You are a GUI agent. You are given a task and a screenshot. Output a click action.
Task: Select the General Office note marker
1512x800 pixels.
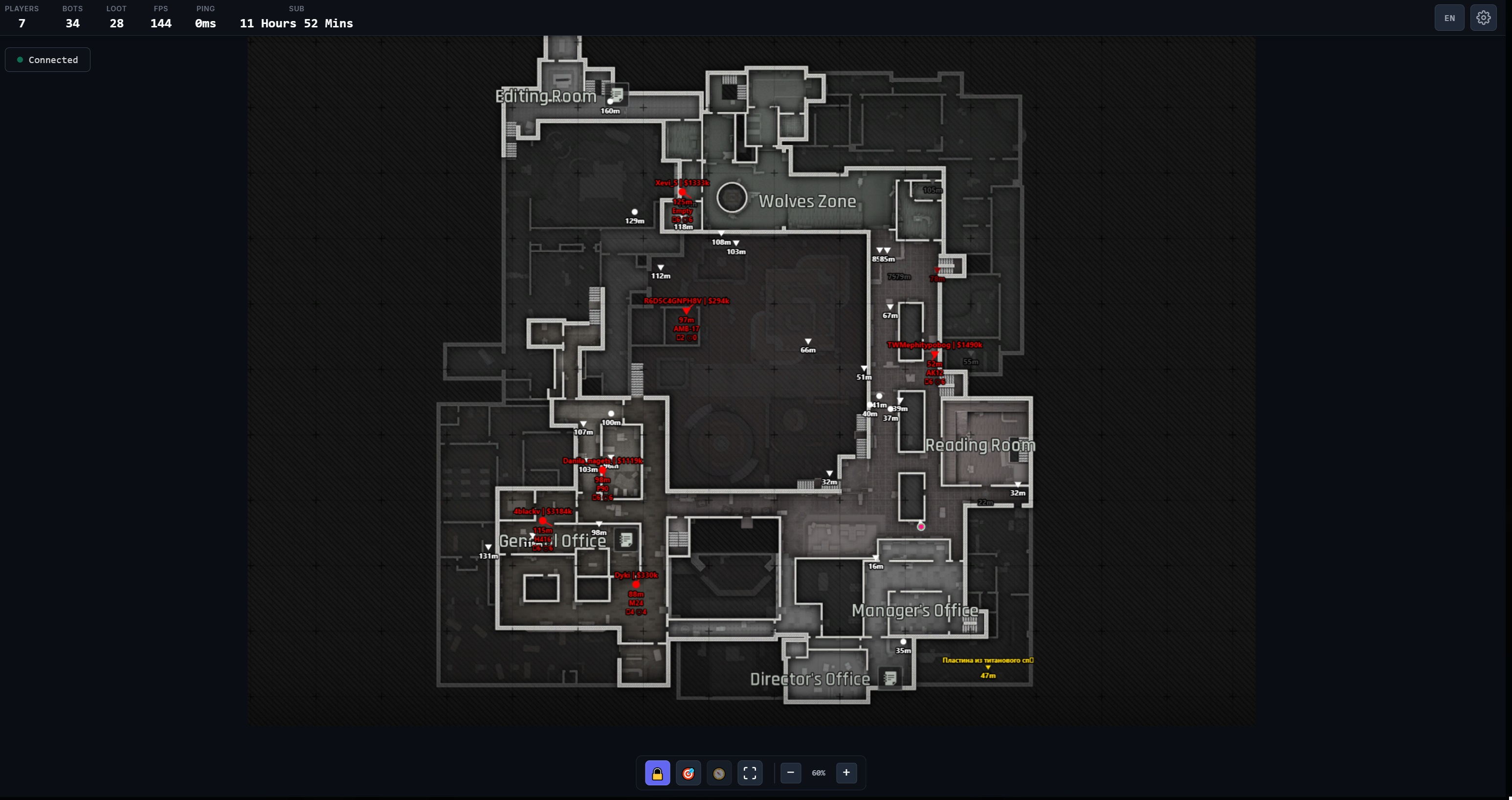click(x=626, y=539)
